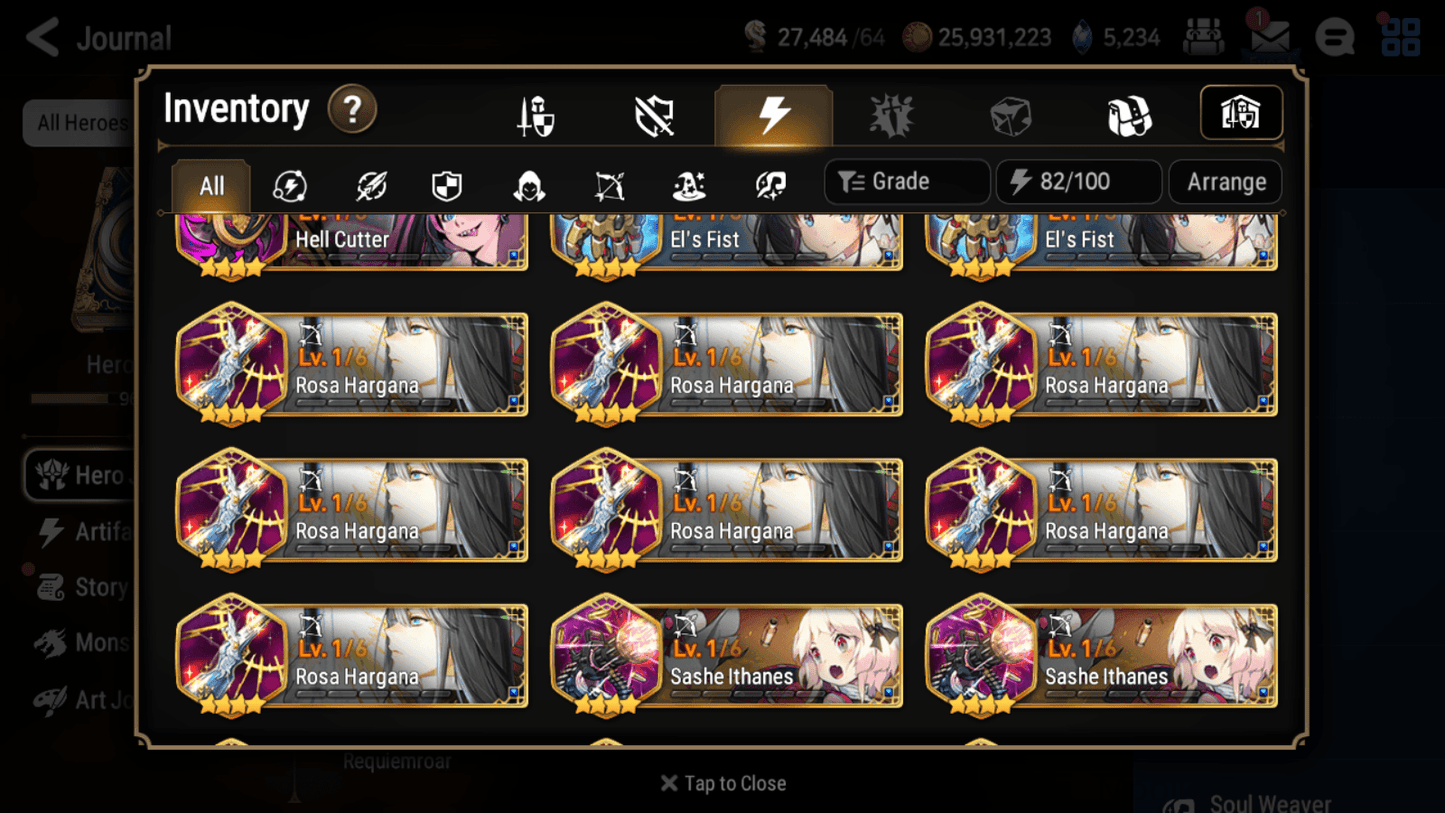Viewport: 1445px width, 813px height.
Task: Open the warehouse building tab on the far right
Action: pyautogui.click(x=1240, y=112)
